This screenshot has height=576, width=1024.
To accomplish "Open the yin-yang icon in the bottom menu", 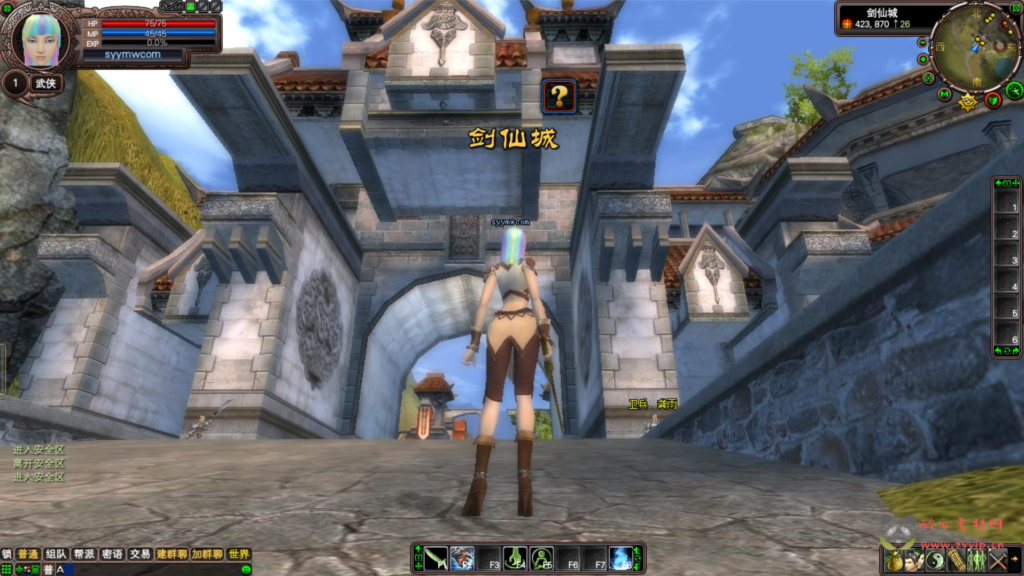I will [936, 561].
